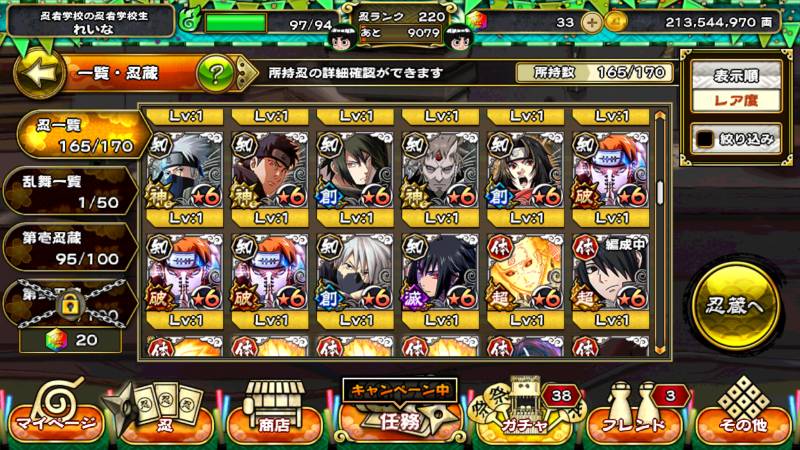
Task: Open the green question mark help
Action: [x=215, y=73]
